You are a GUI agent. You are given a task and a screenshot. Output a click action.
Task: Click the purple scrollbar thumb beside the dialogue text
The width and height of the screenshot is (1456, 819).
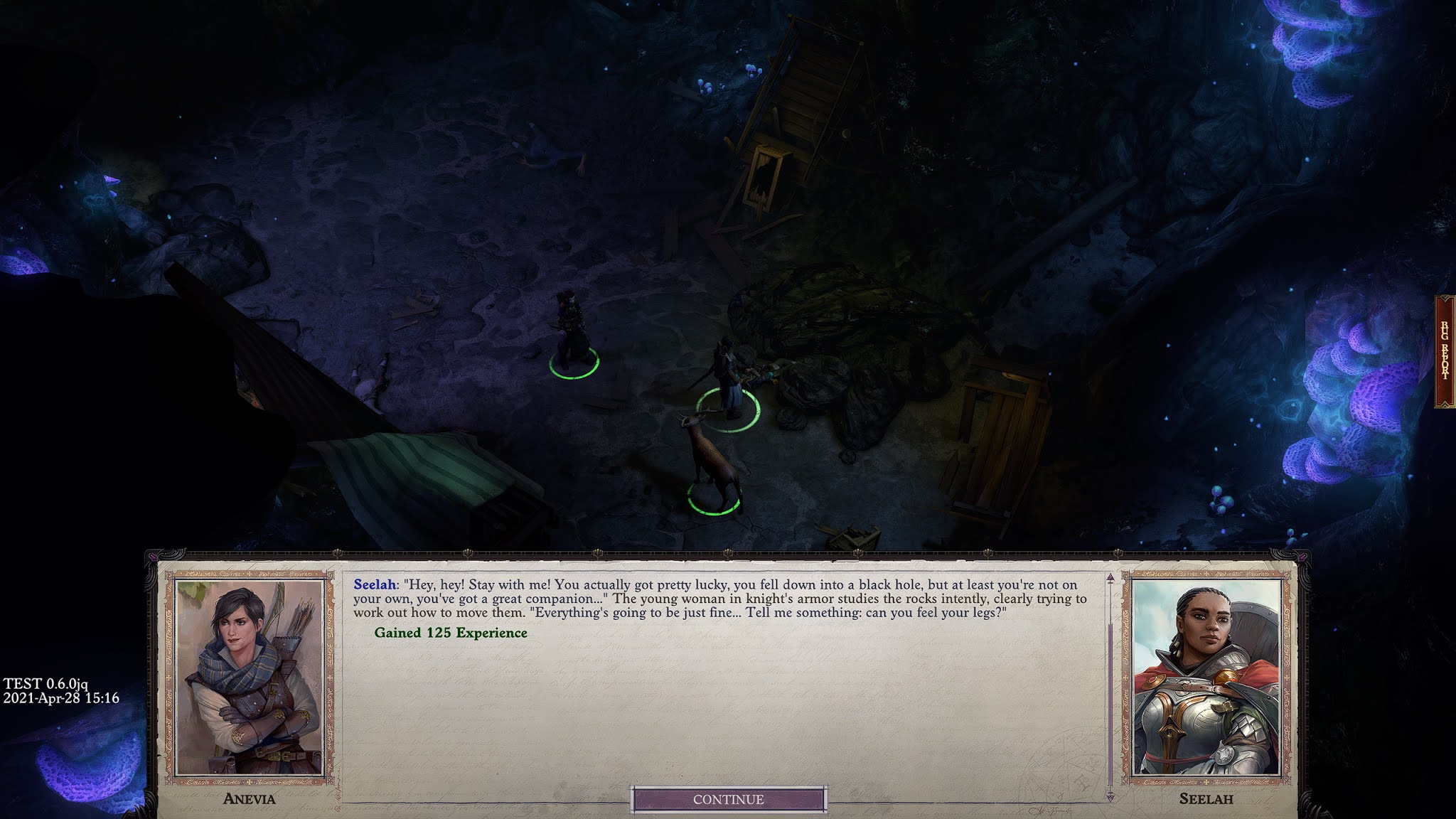pyautogui.click(x=1110, y=704)
